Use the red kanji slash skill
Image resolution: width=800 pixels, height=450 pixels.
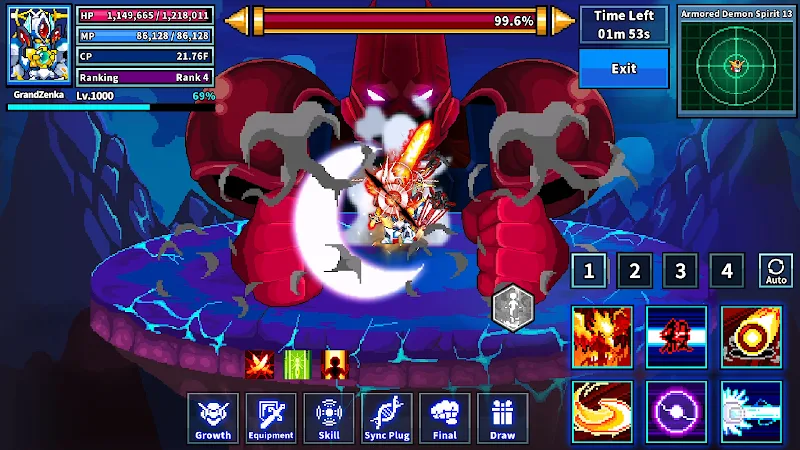[676, 337]
